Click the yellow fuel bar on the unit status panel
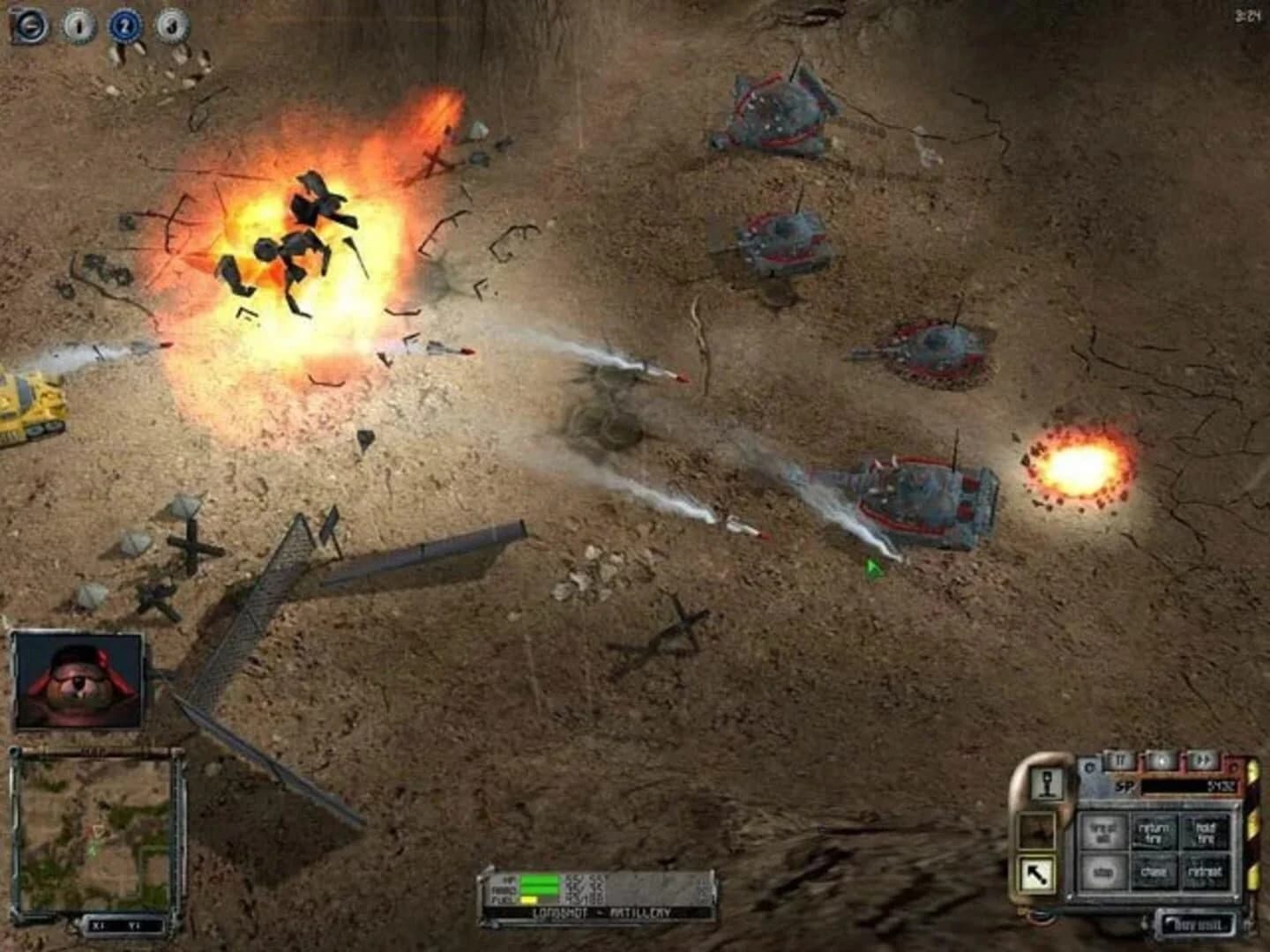This screenshot has width=1270, height=952. [x=529, y=899]
